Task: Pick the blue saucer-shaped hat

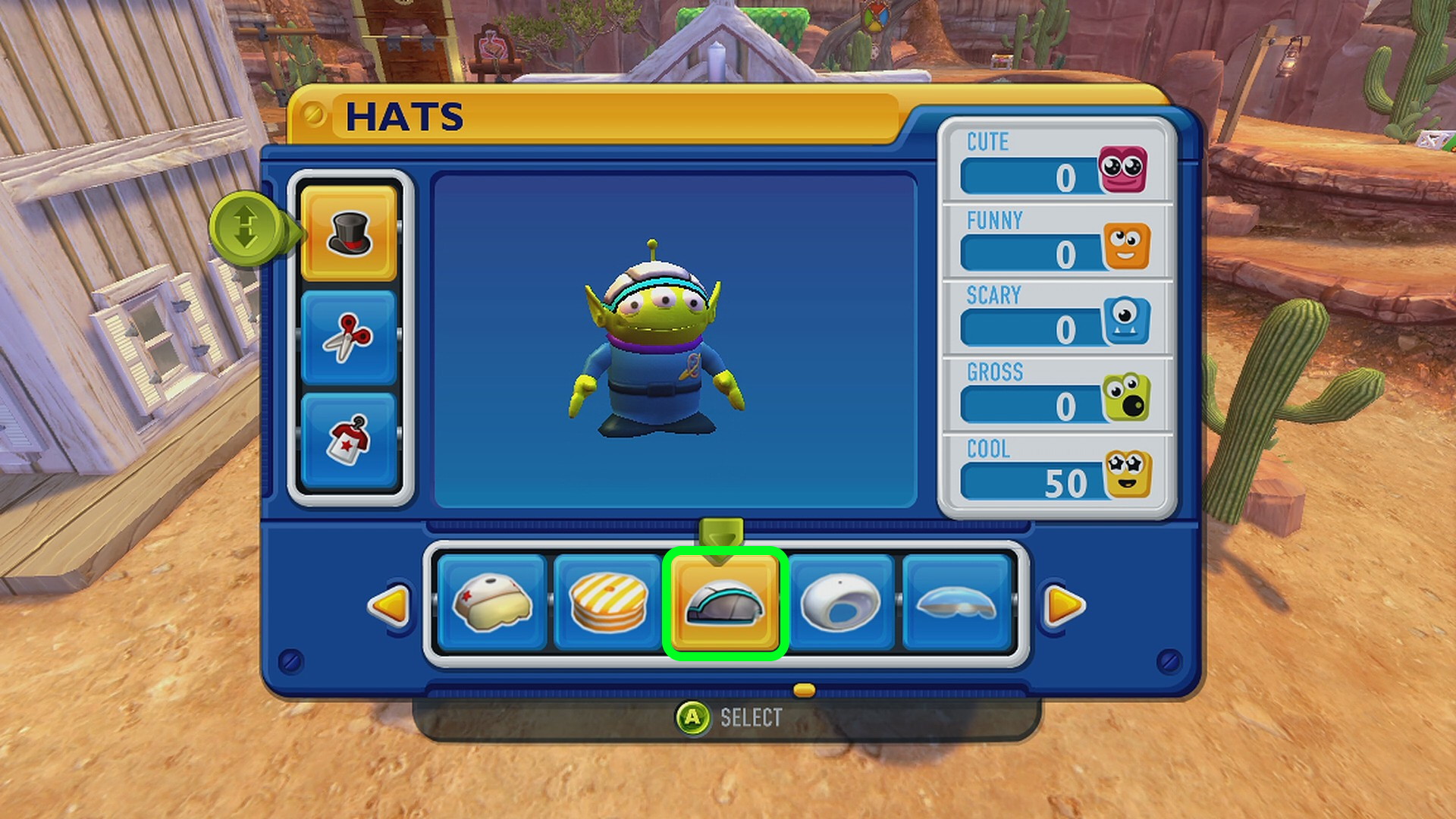Action: [957, 603]
